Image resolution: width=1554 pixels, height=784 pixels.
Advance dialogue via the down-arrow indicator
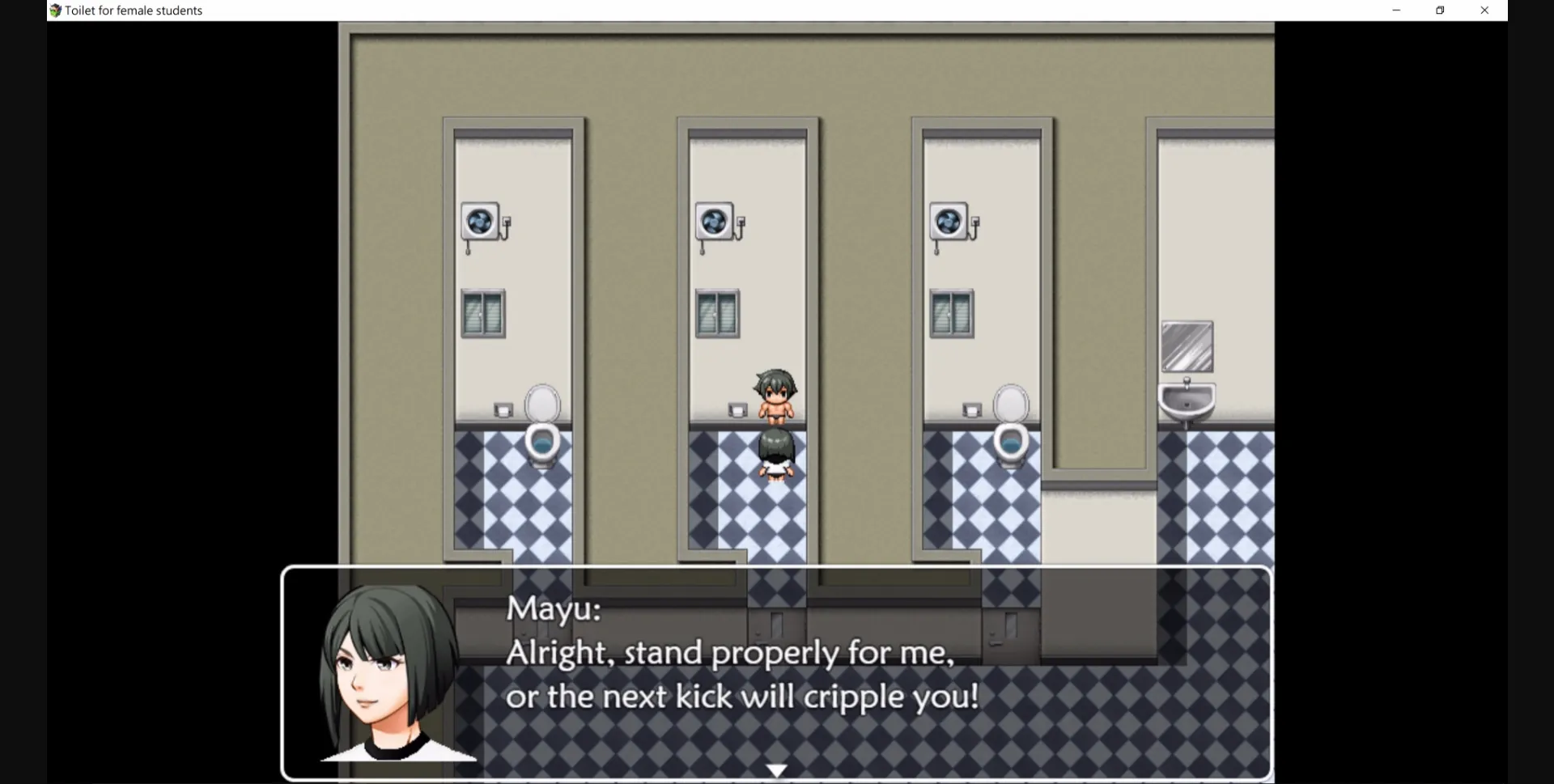click(x=777, y=769)
